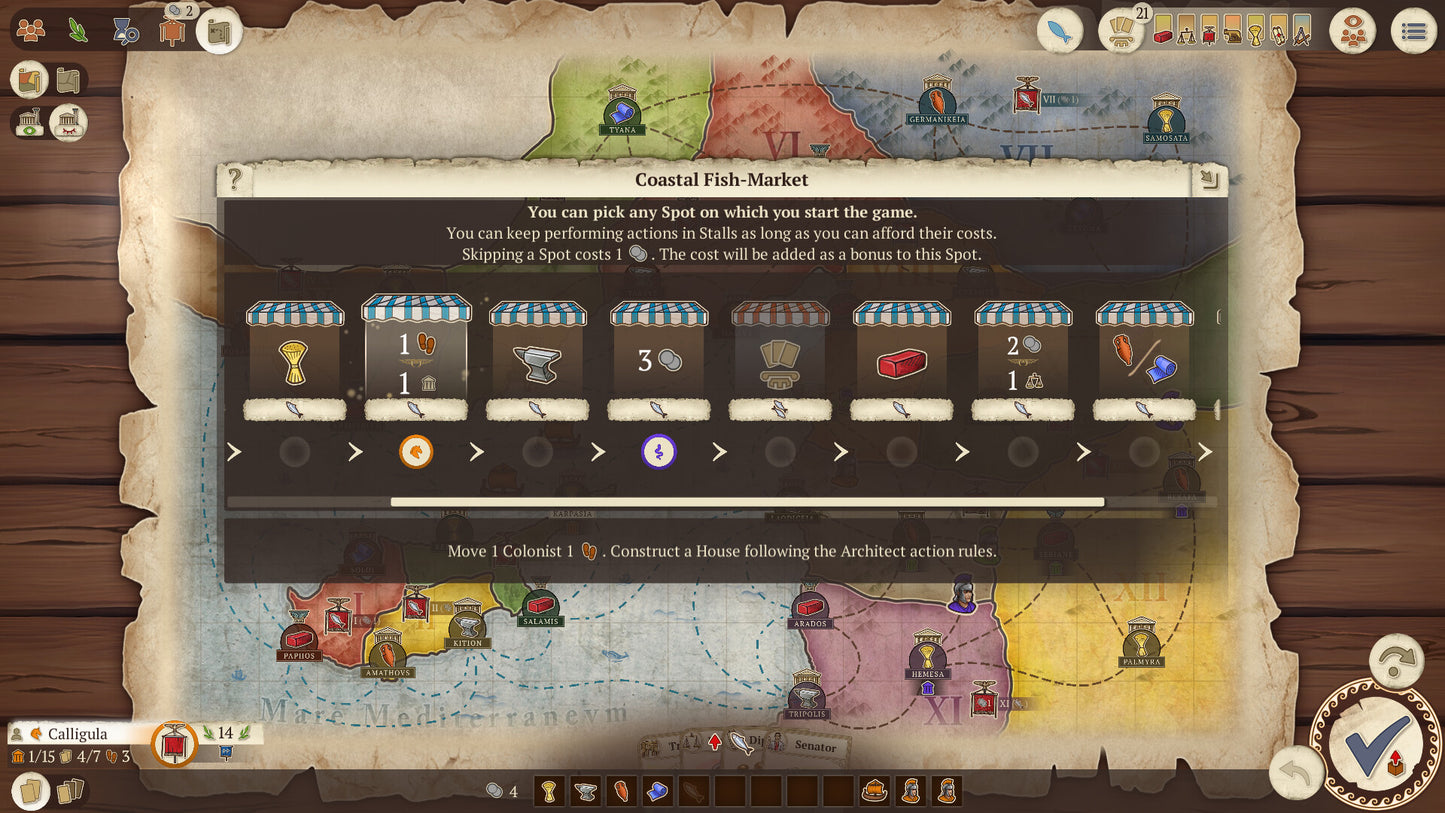Select the wheat market stall

(295, 360)
